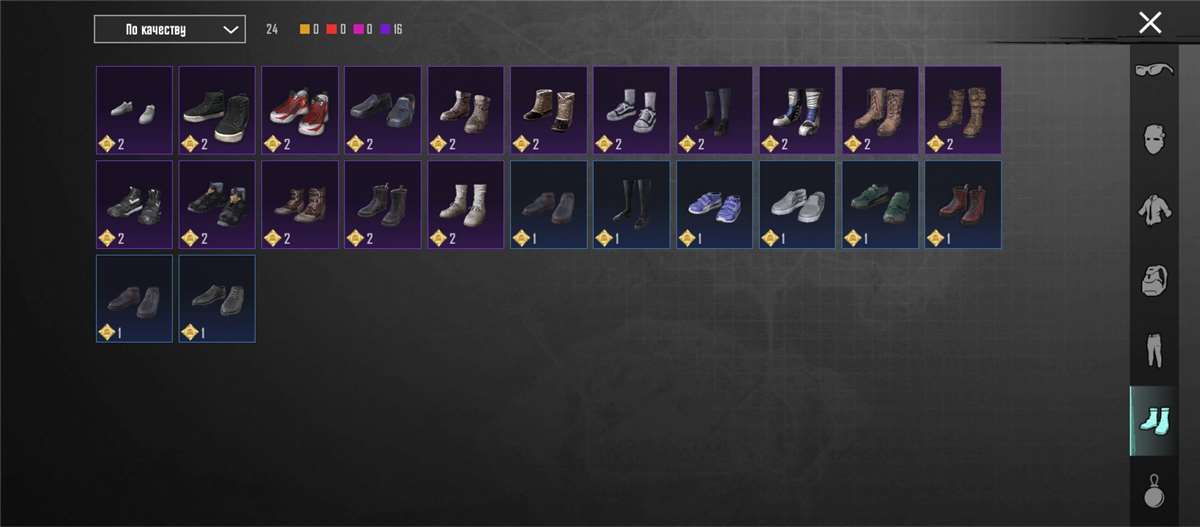1200x527 pixels.
Task: Select the small white sneakers item
Action: click(x=134, y=110)
